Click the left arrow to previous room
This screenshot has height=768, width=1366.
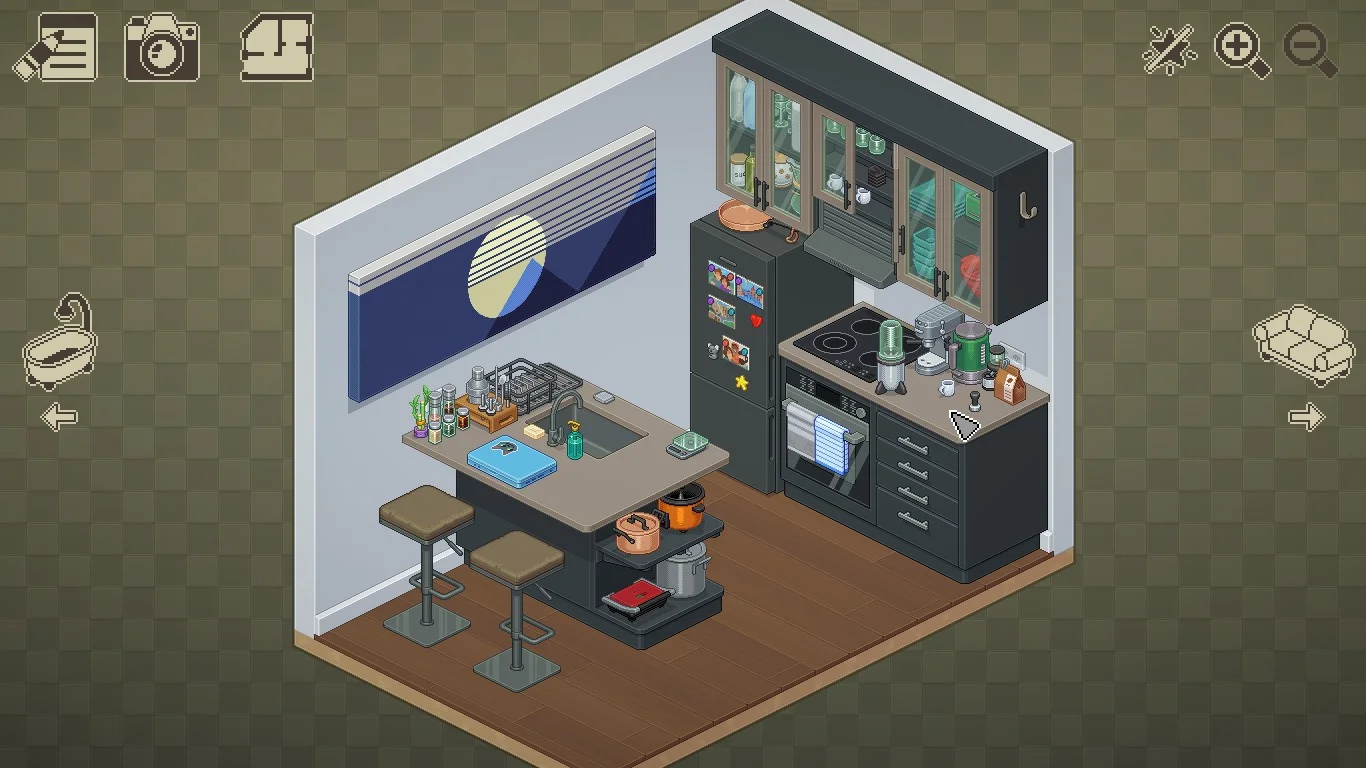(60, 416)
